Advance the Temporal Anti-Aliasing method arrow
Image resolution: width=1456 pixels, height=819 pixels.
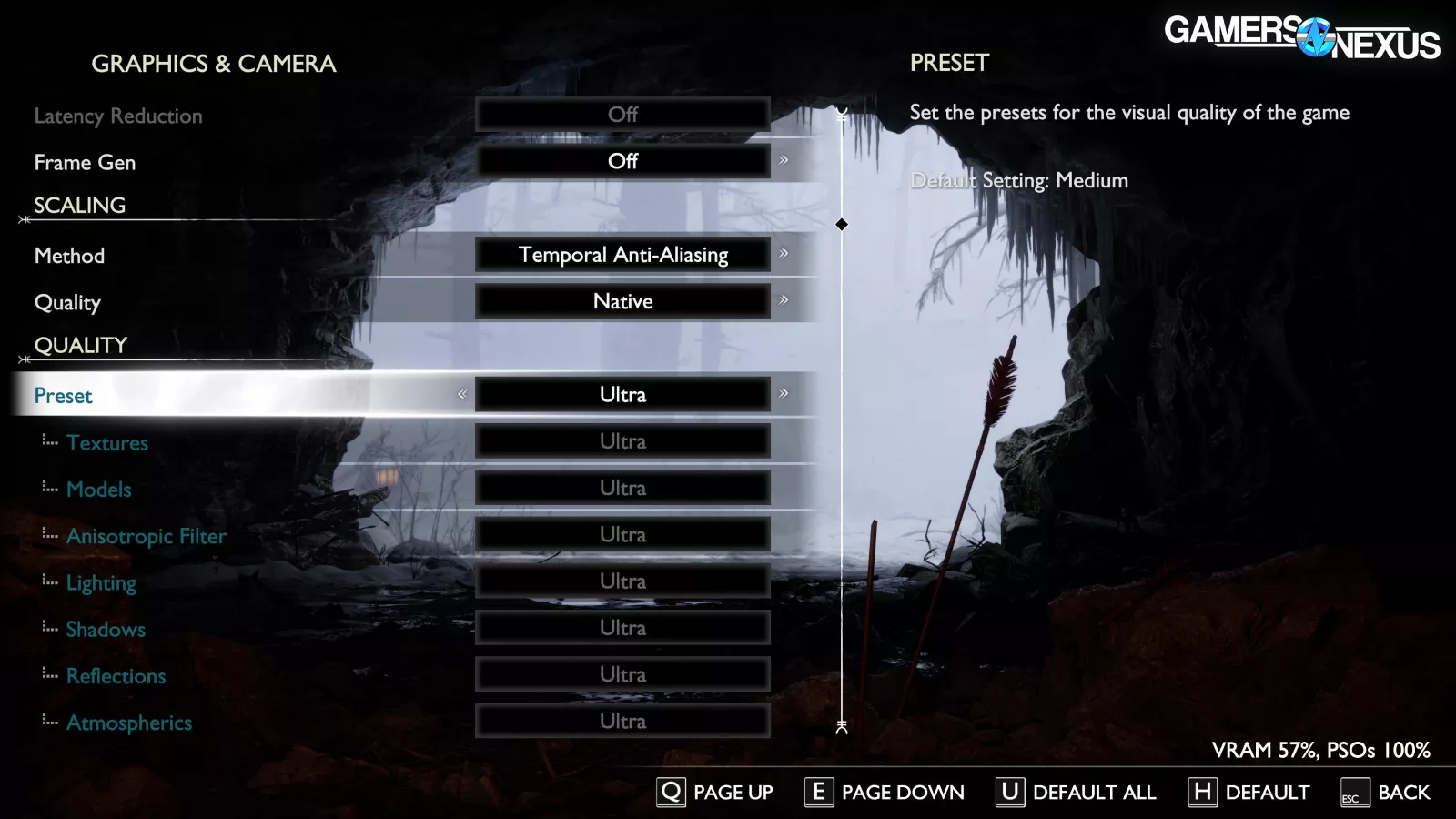coord(784,254)
